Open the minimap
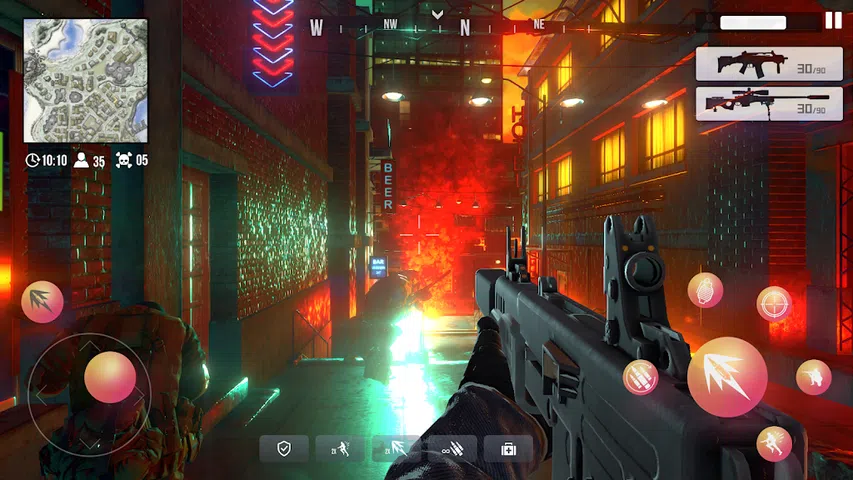This screenshot has width=853, height=480. click(85, 80)
